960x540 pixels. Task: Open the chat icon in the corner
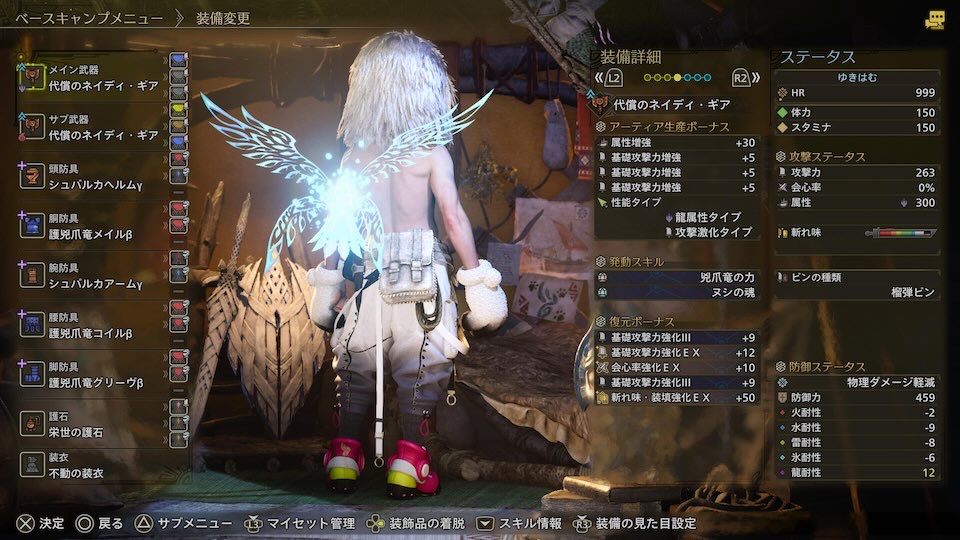point(934,19)
